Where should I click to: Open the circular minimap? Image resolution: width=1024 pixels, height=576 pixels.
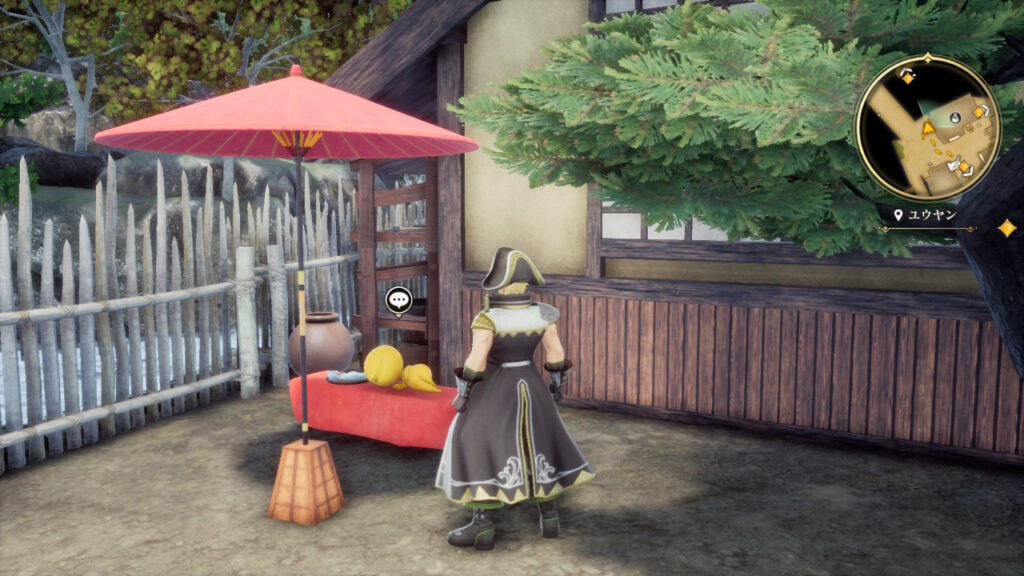click(x=927, y=128)
